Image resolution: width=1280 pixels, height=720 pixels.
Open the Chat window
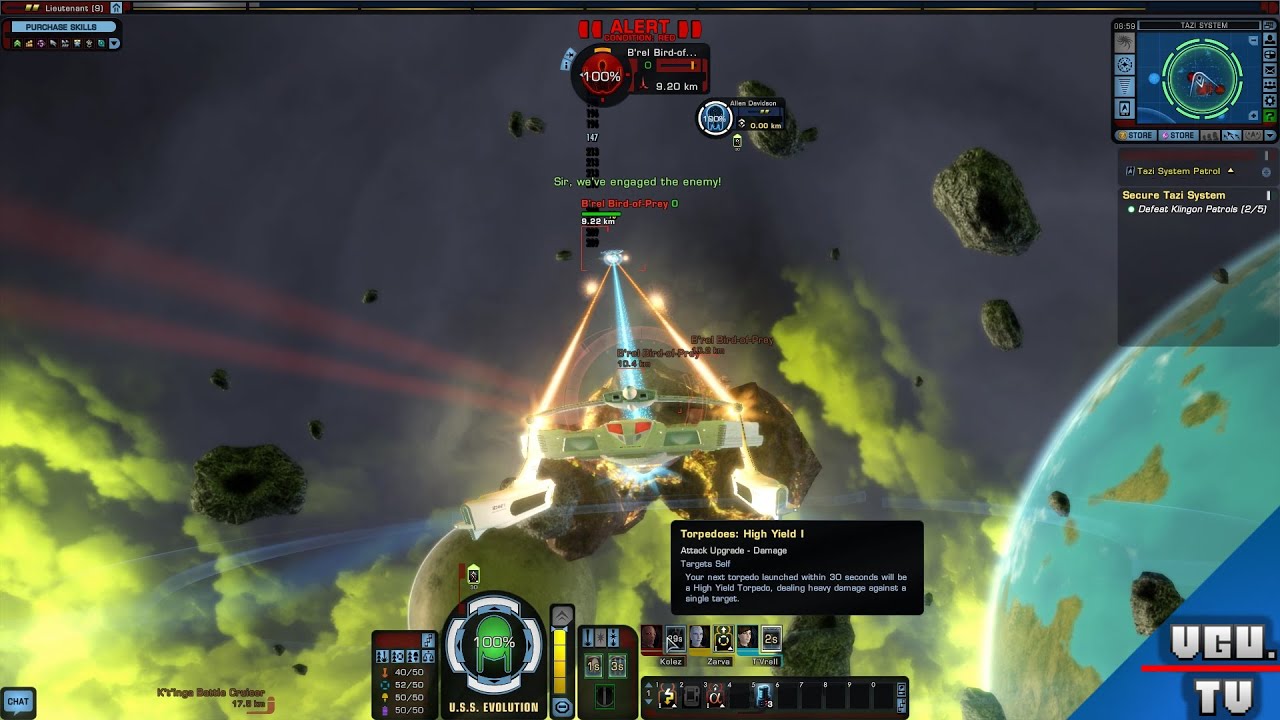18,702
